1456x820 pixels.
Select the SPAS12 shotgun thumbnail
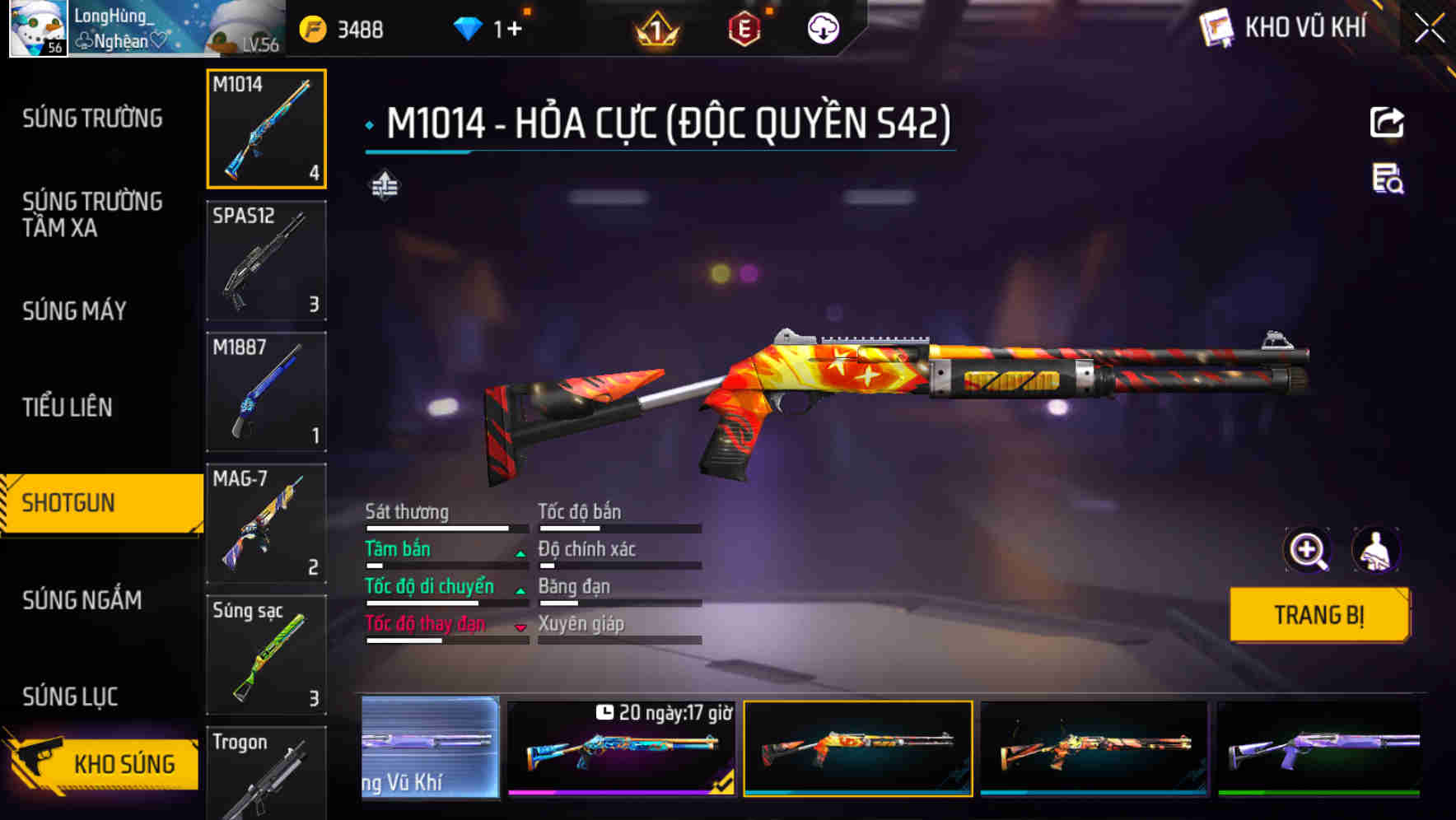click(x=265, y=260)
